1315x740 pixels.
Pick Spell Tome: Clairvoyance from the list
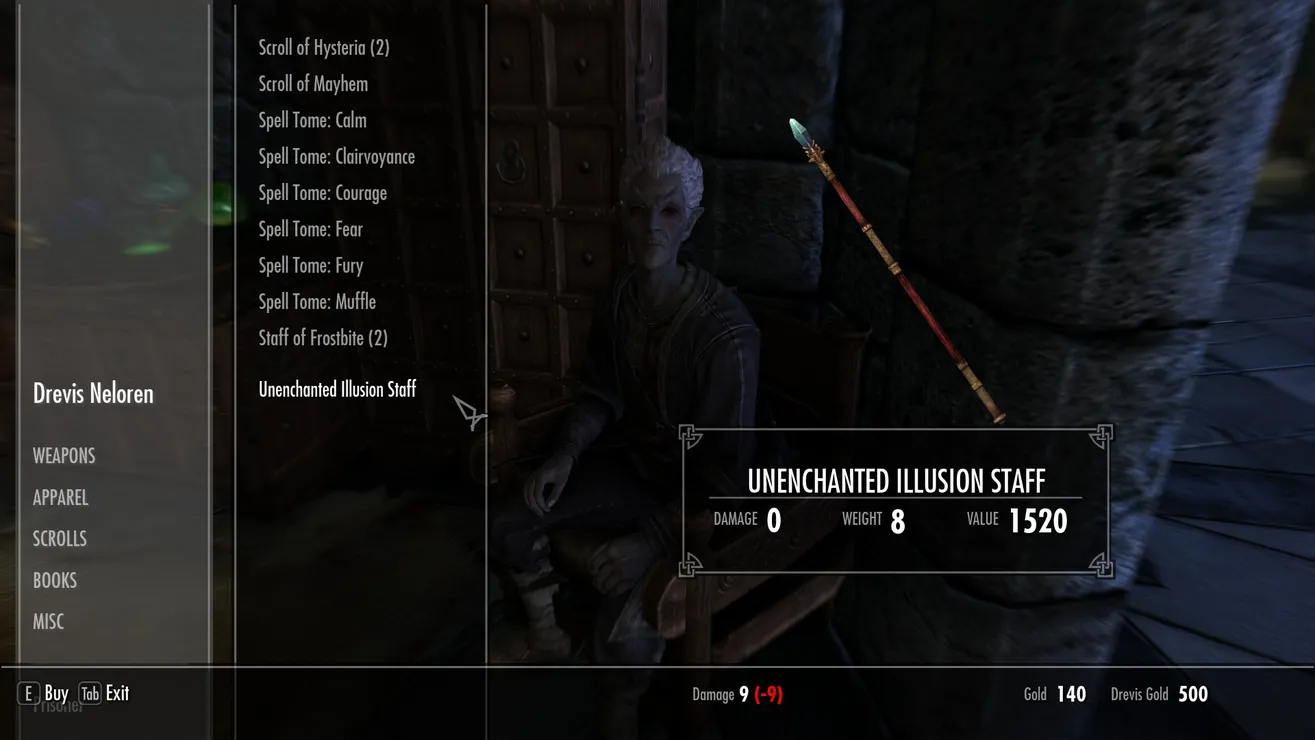click(336, 157)
